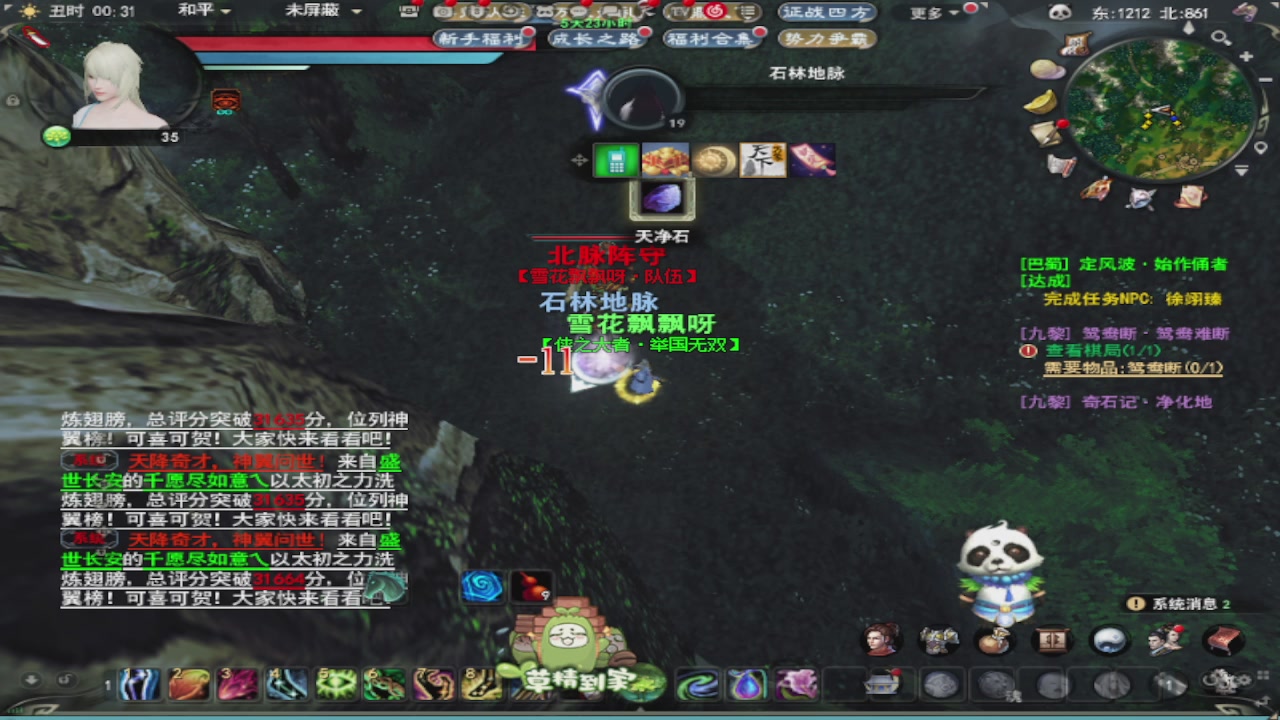
Task: Click the camera screenshot icon in the top bar
Action: click(441, 11)
